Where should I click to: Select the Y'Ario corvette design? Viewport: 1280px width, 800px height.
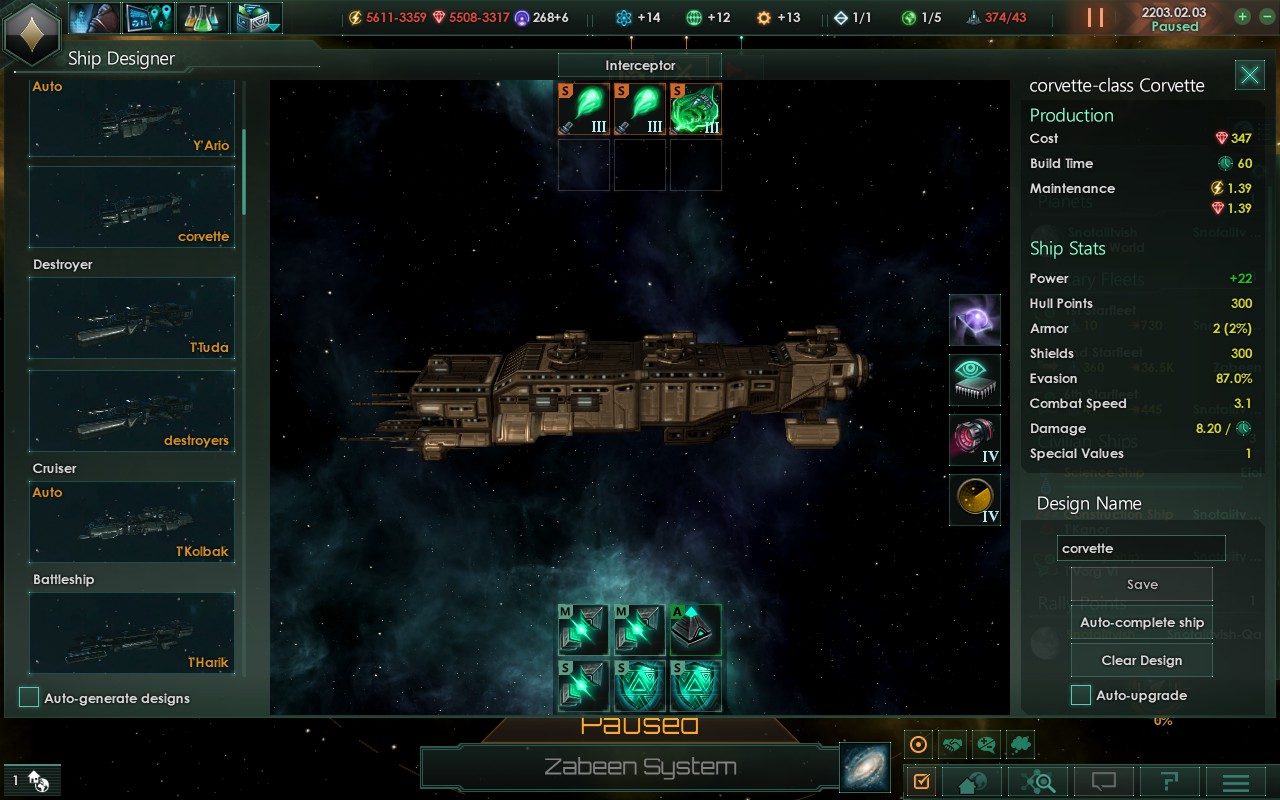[x=132, y=119]
